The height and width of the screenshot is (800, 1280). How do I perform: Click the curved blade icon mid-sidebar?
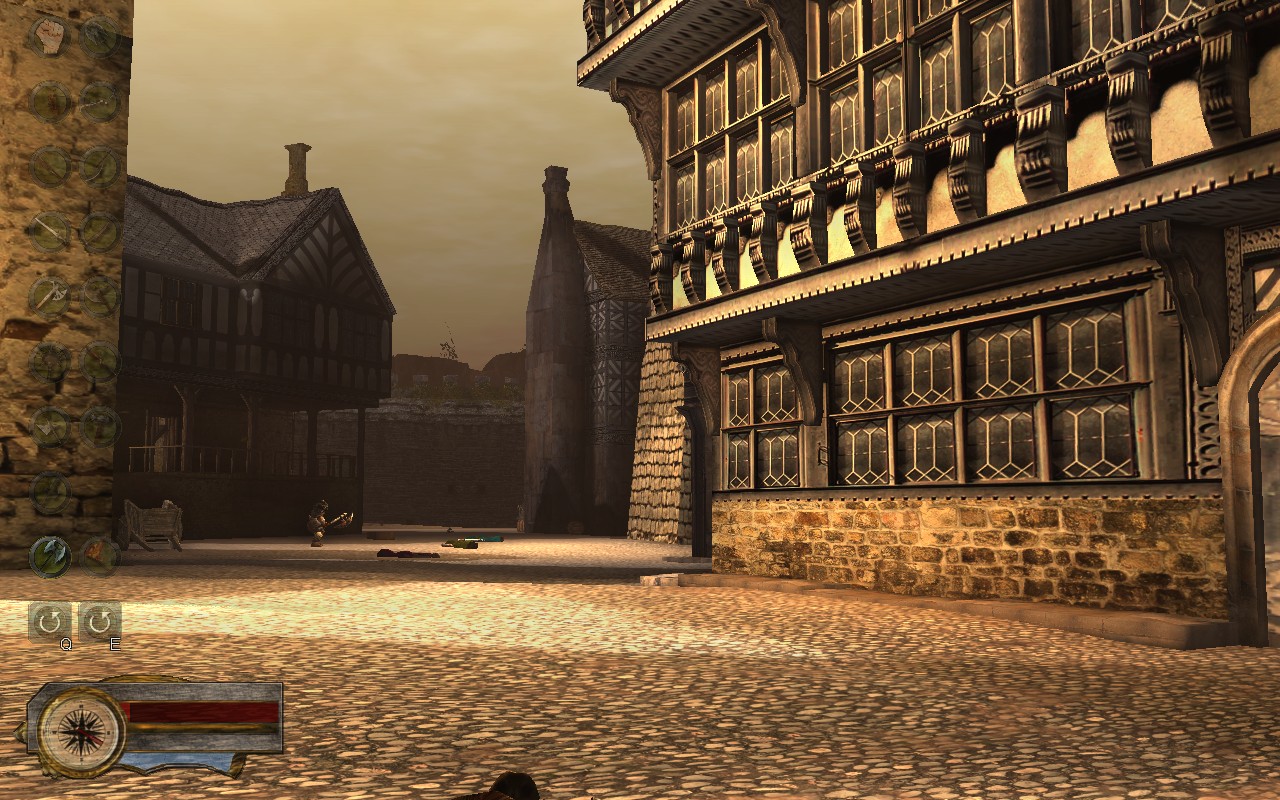[x=98, y=228]
